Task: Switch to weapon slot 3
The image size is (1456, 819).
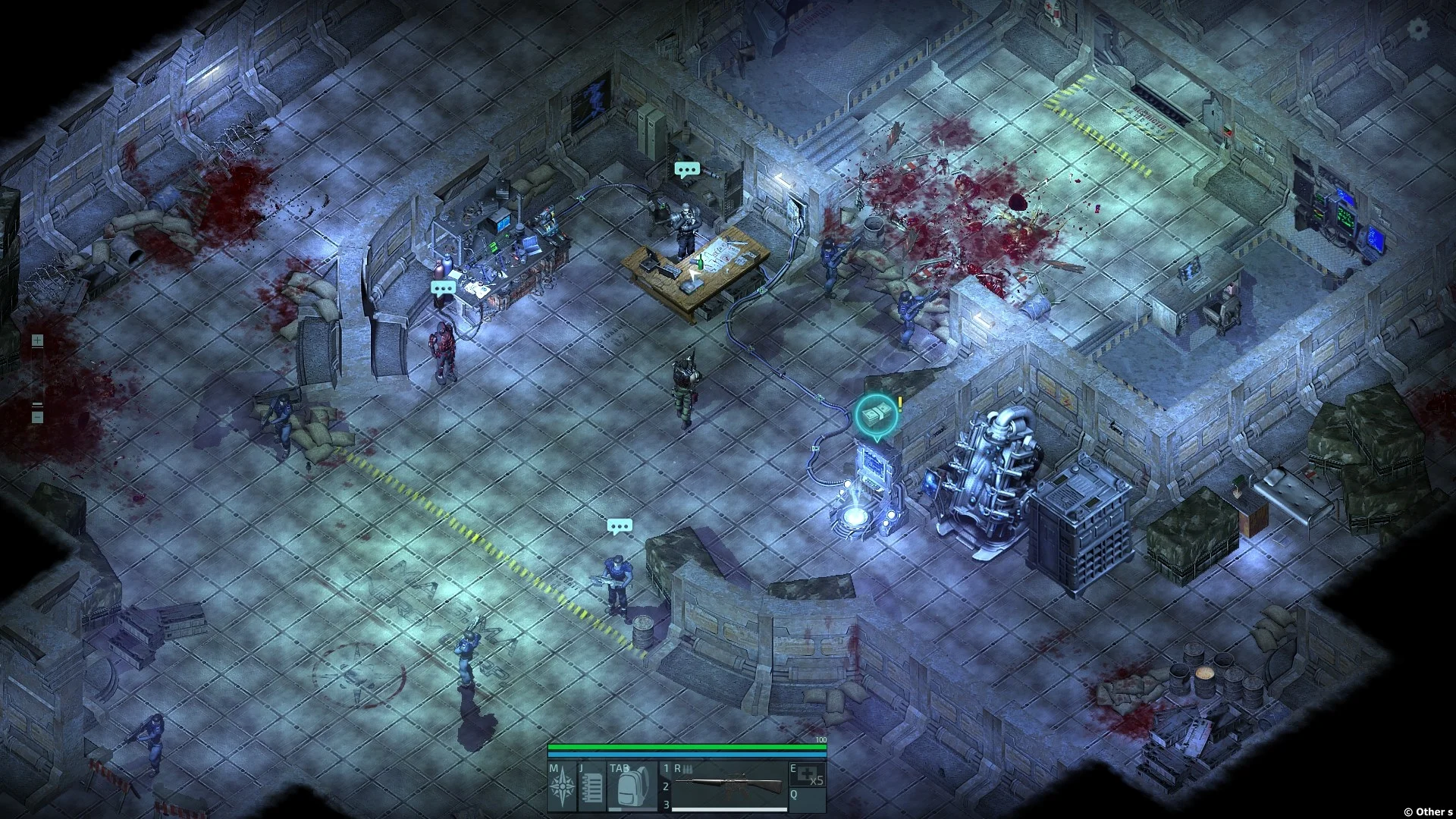Action: pos(667,805)
